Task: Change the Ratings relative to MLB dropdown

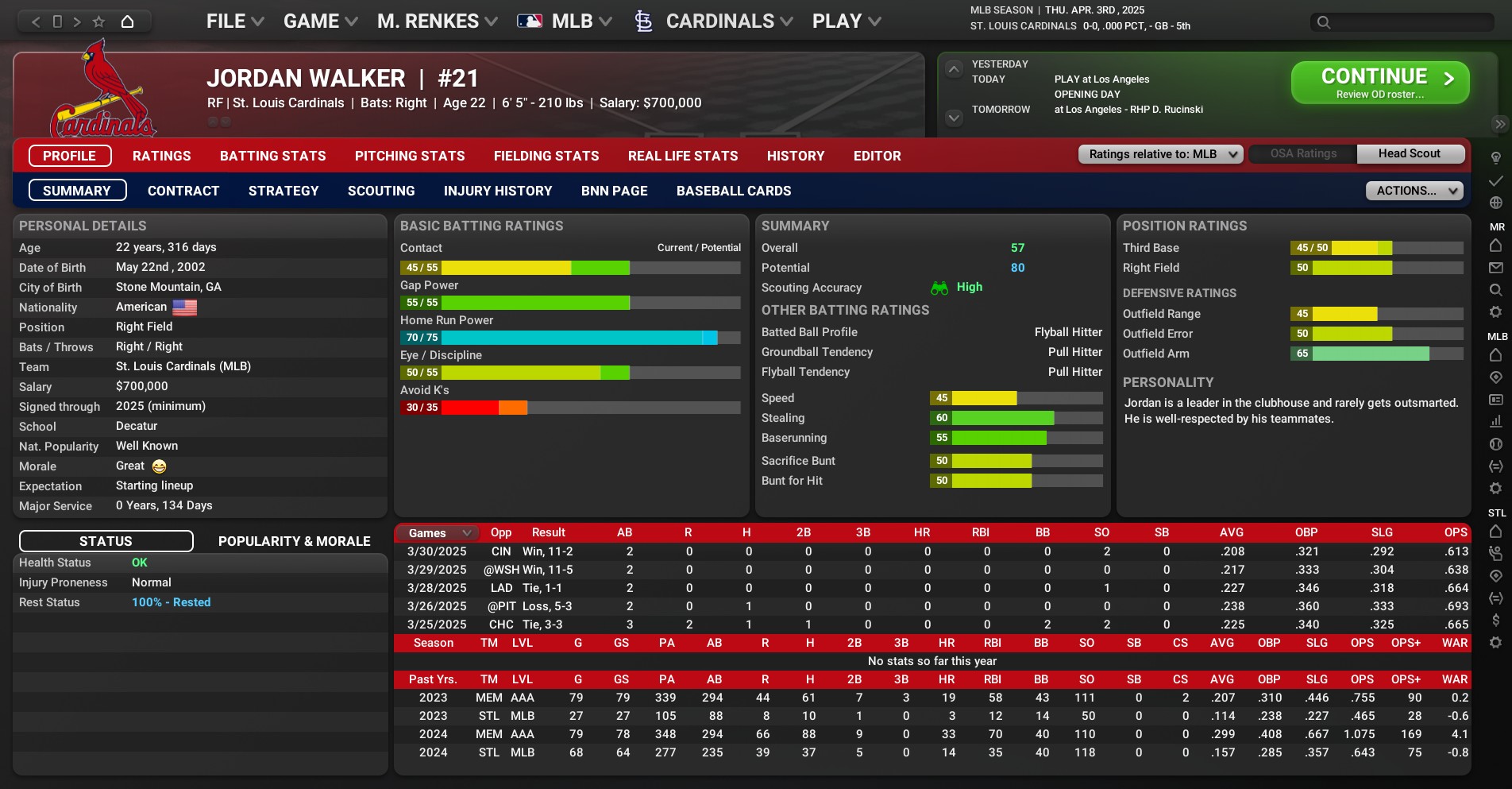Action: pyautogui.click(x=1159, y=154)
